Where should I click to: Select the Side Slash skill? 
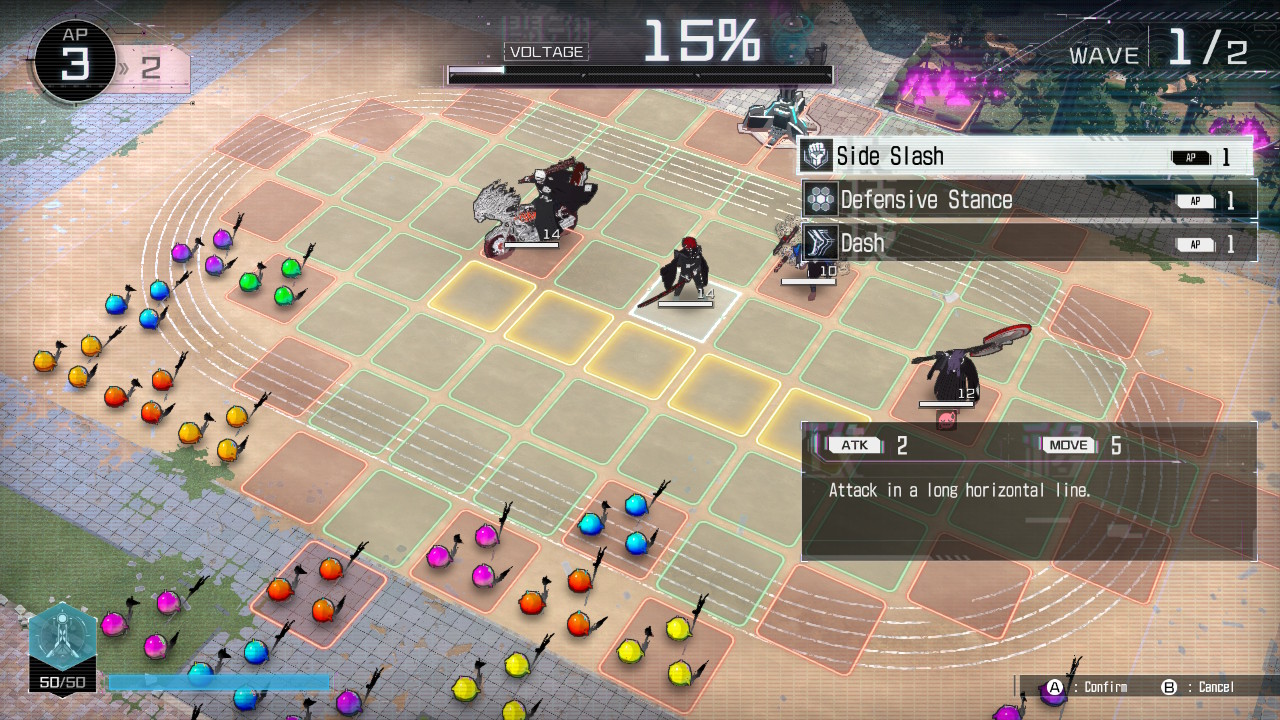[1026, 156]
